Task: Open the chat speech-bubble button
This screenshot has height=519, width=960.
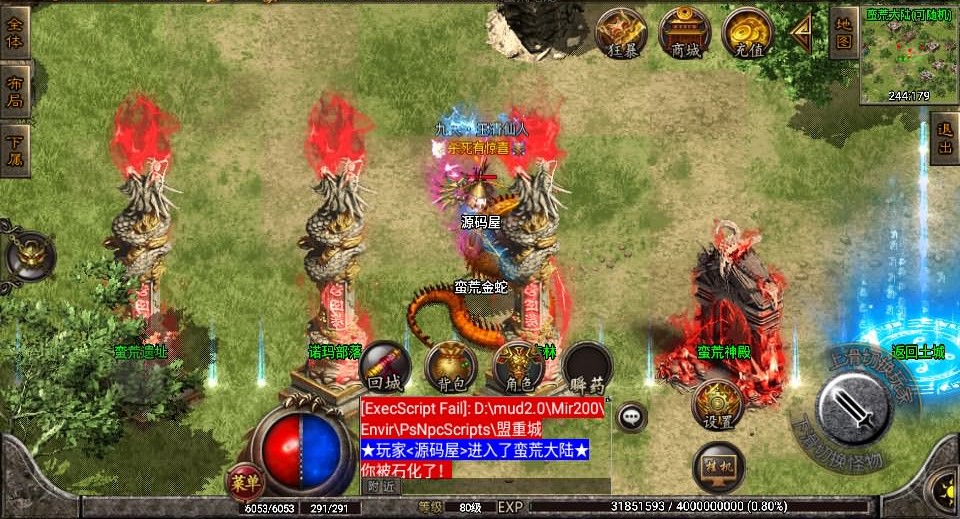Action: click(x=631, y=415)
